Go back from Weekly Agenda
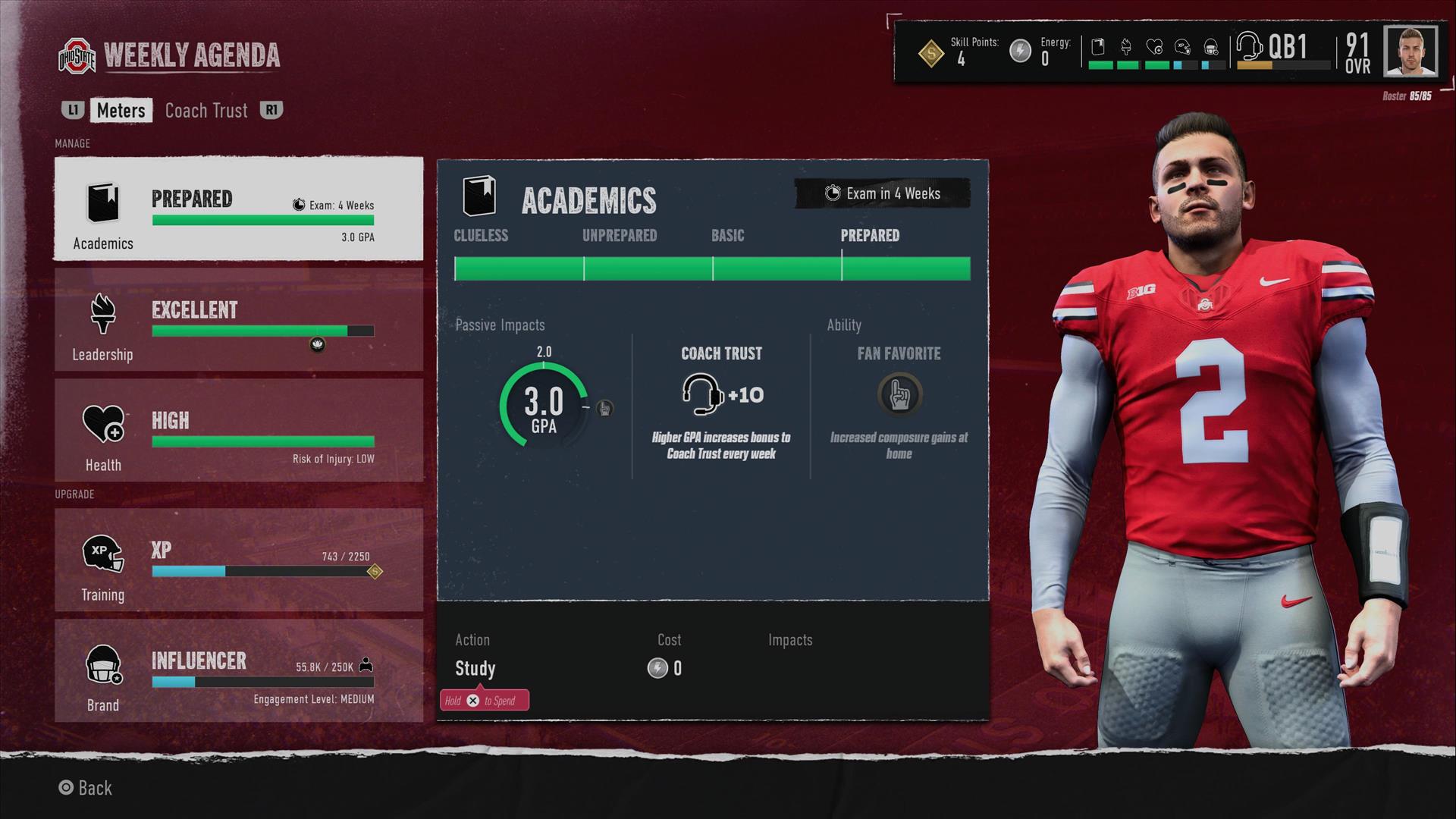 [x=86, y=788]
